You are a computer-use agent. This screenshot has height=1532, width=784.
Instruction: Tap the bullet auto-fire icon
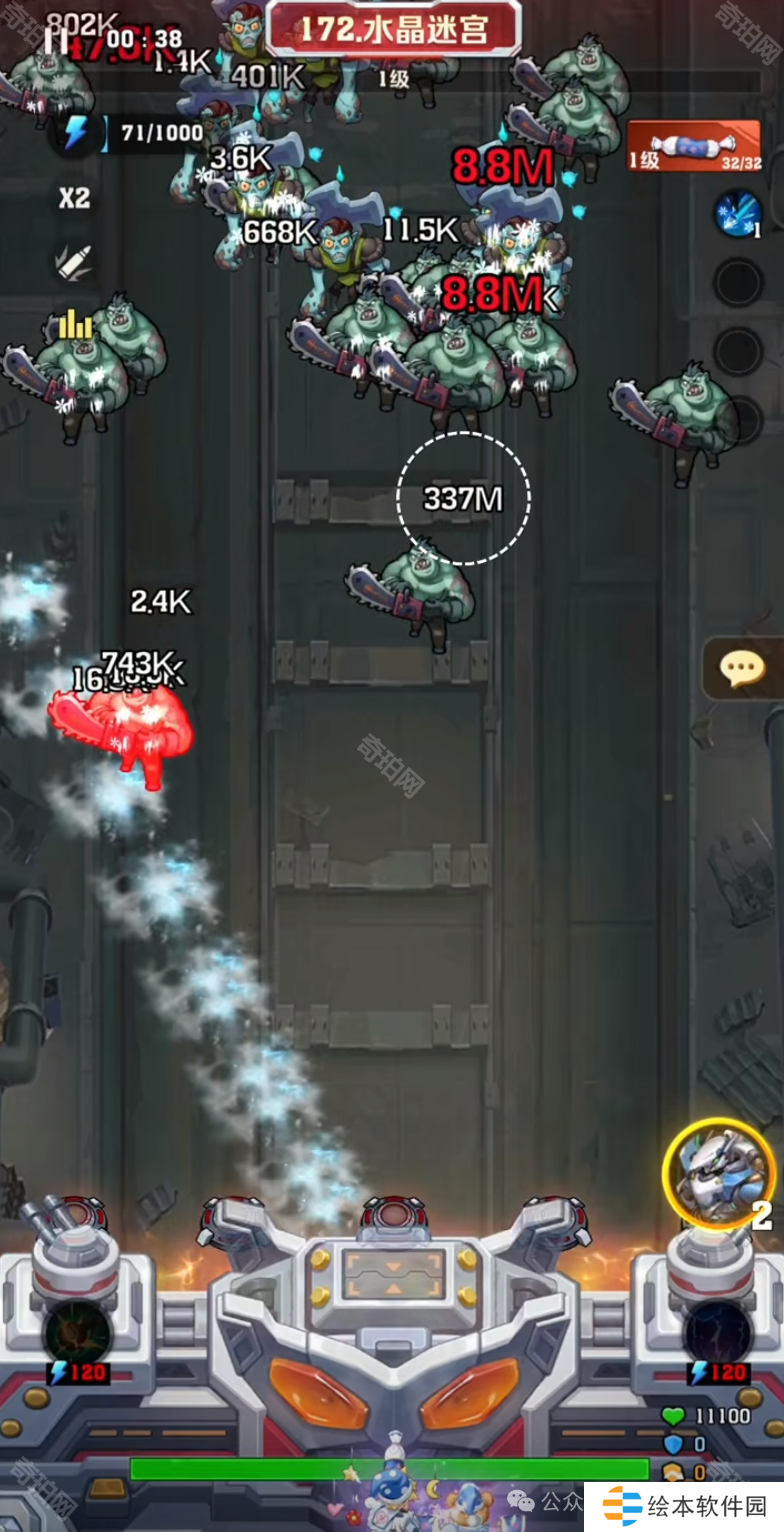pyautogui.click(x=74, y=261)
